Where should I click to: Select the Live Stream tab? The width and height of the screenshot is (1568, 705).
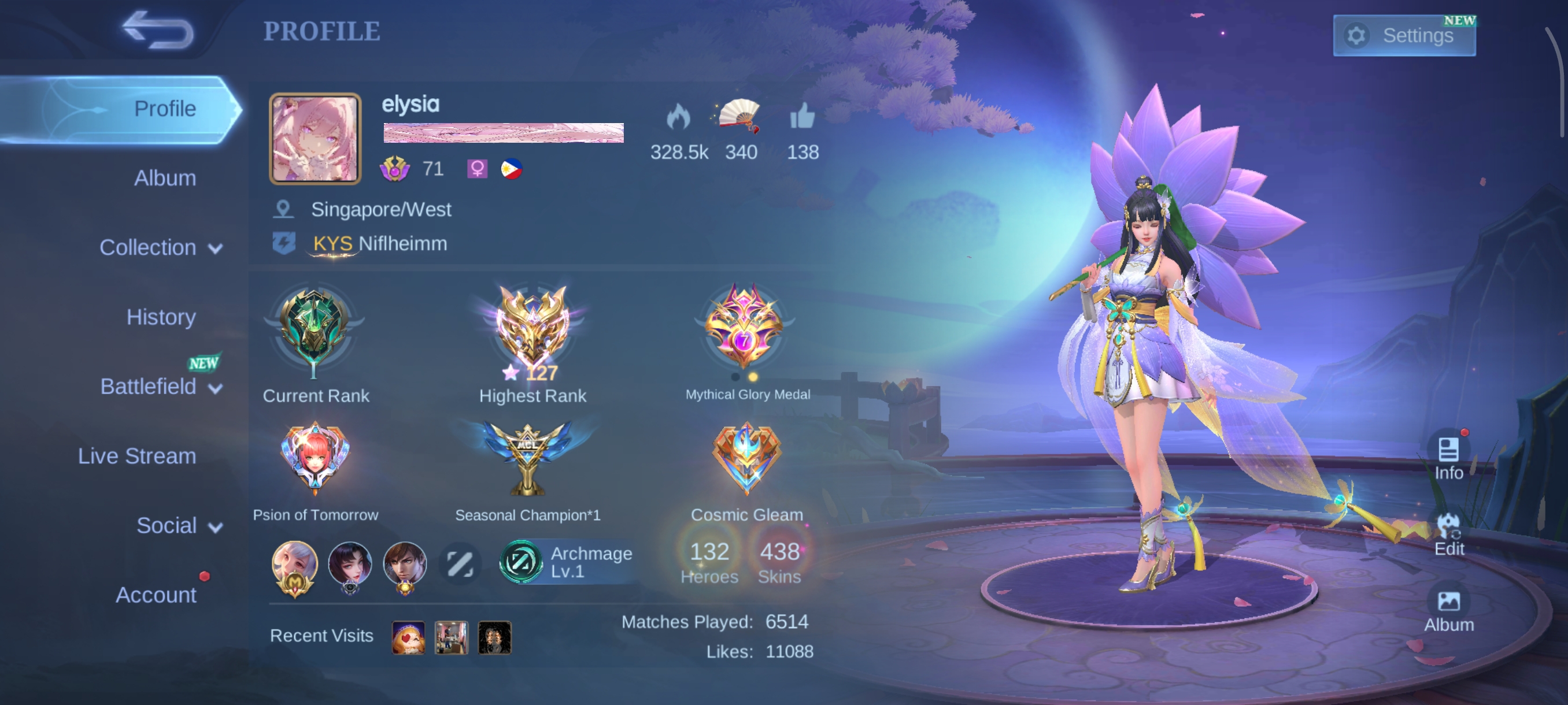[137, 455]
